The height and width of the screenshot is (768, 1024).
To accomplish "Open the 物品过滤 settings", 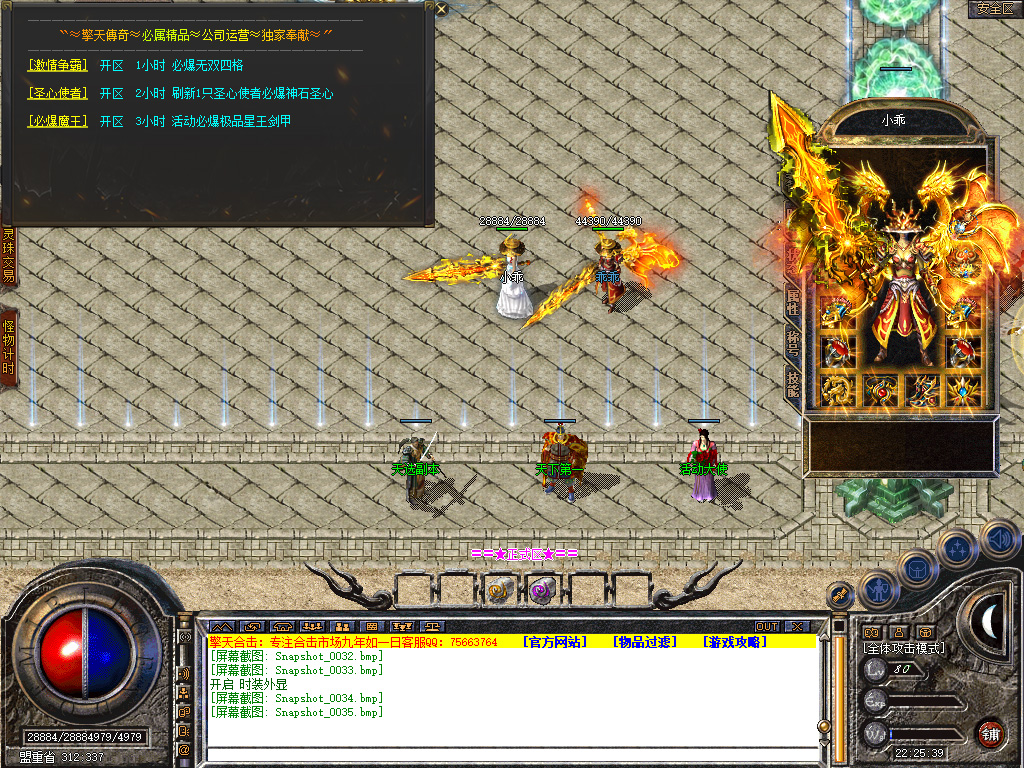I will 645,642.
